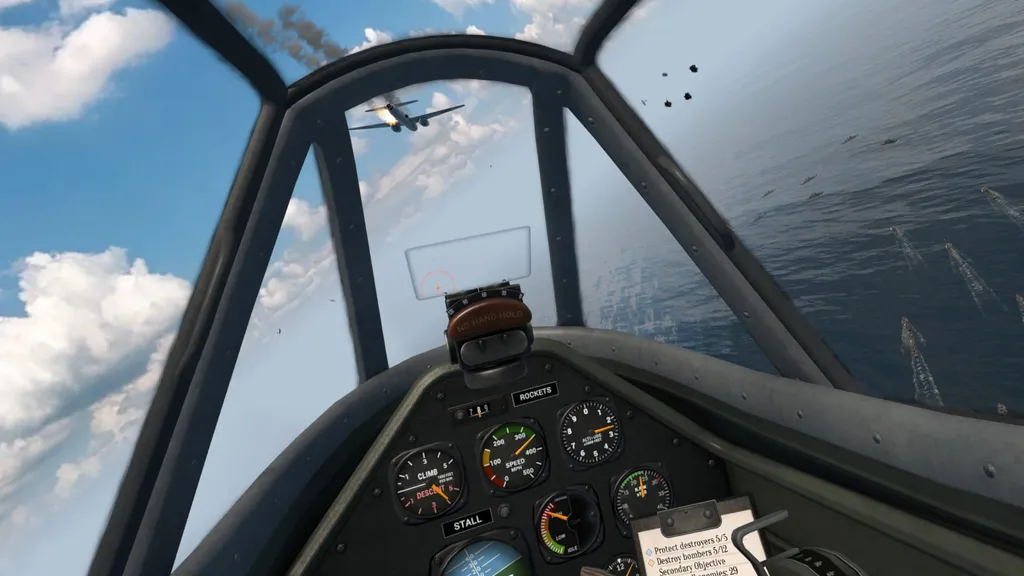1024x576 pixels.
Task: Select the ROCKETS weapon label
Action: pos(534,395)
